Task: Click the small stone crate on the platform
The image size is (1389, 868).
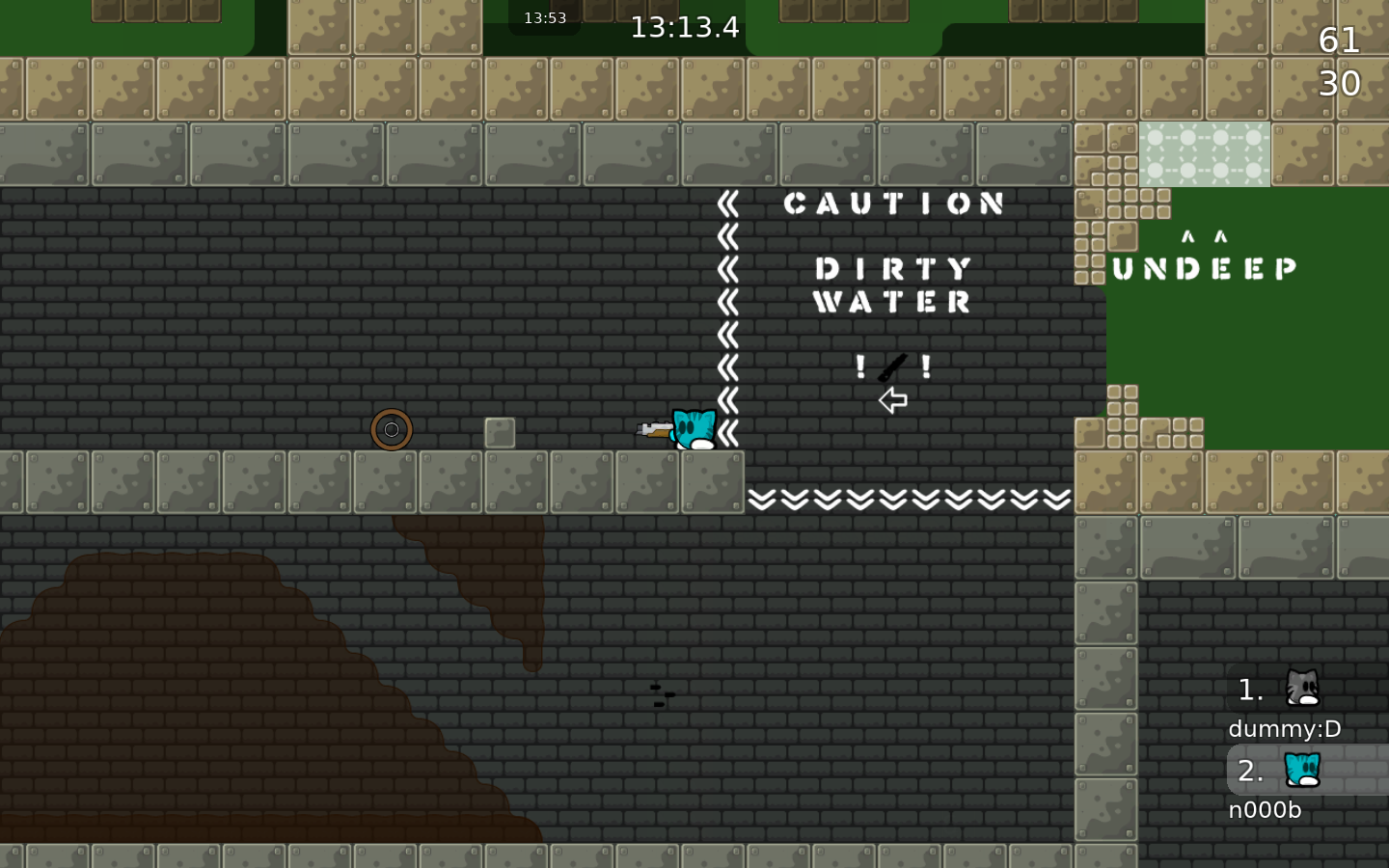Action: [499, 434]
